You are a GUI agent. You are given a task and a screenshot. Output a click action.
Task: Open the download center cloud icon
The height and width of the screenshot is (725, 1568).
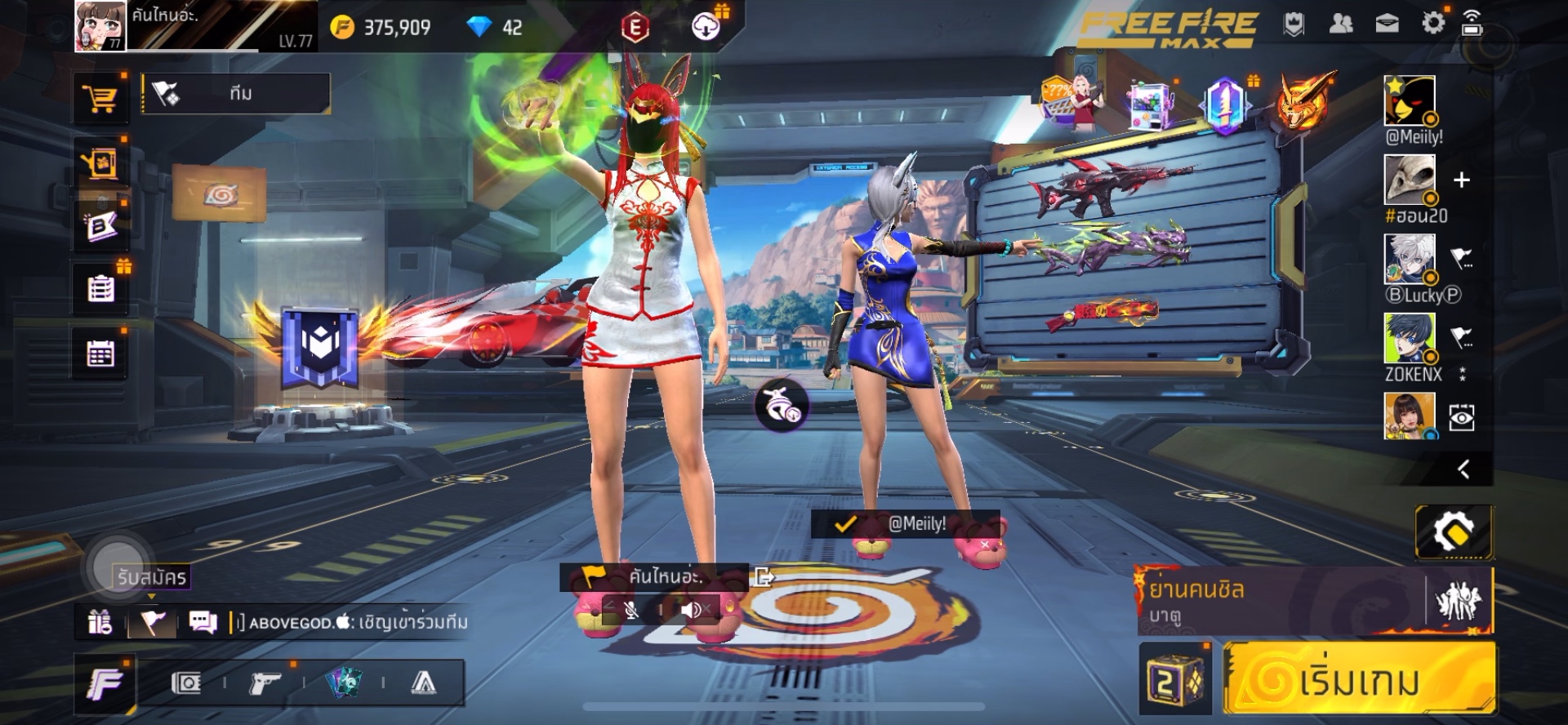pyautogui.click(x=706, y=27)
